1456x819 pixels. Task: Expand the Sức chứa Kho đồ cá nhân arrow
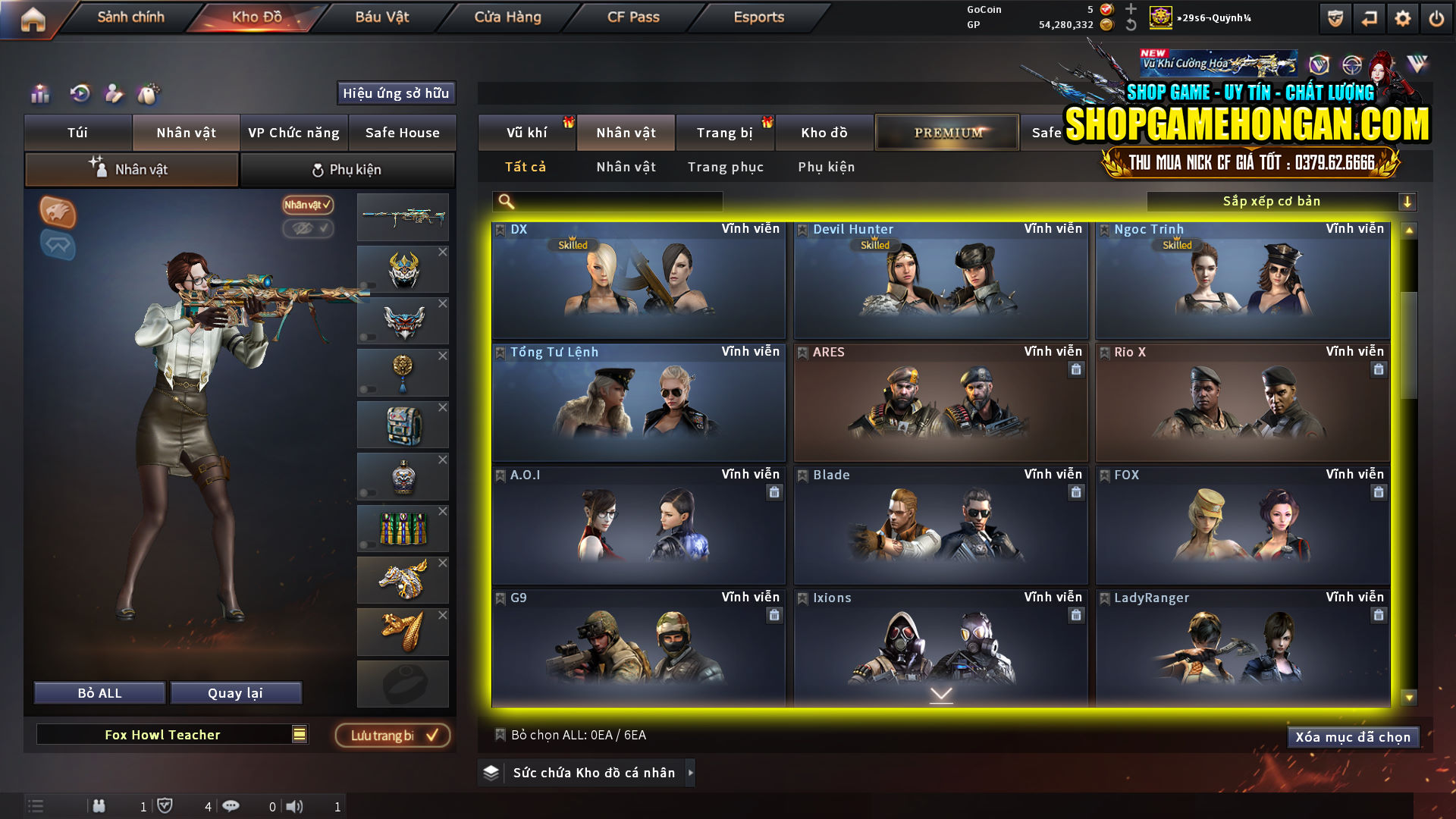[690, 773]
